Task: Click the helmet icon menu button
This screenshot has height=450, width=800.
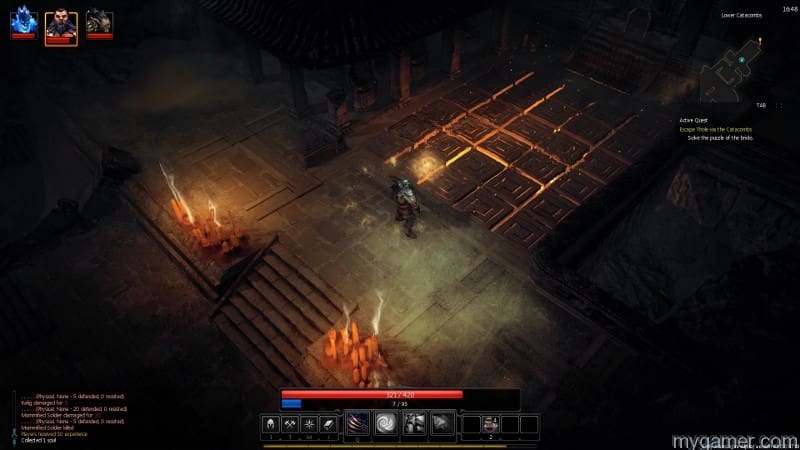Action: point(270,425)
